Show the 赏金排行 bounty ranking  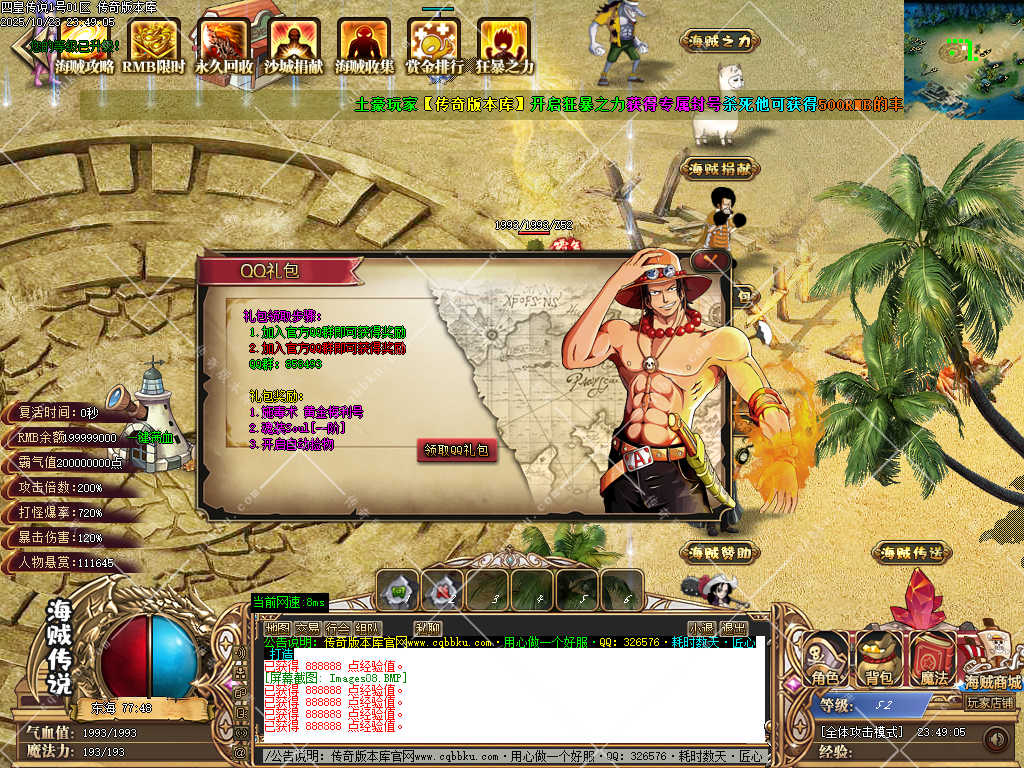tap(434, 47)
